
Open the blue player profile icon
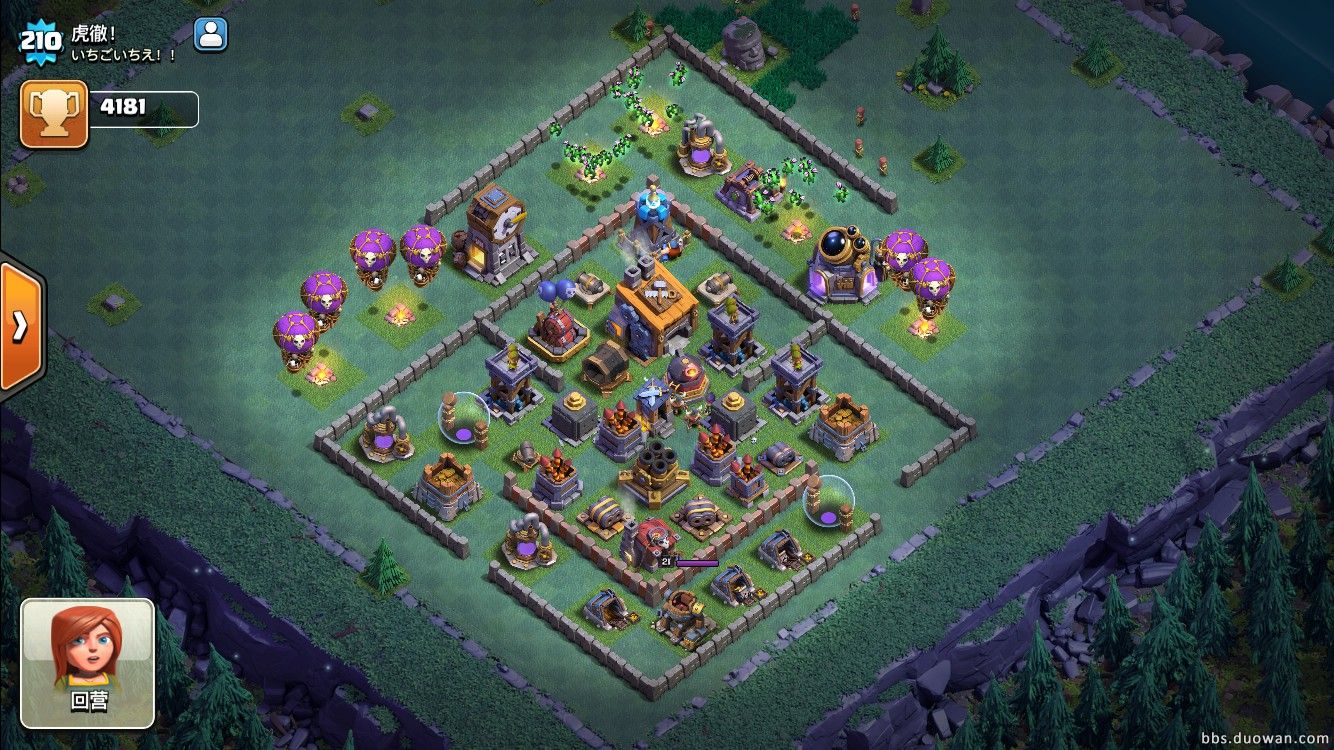coord(210,35)
